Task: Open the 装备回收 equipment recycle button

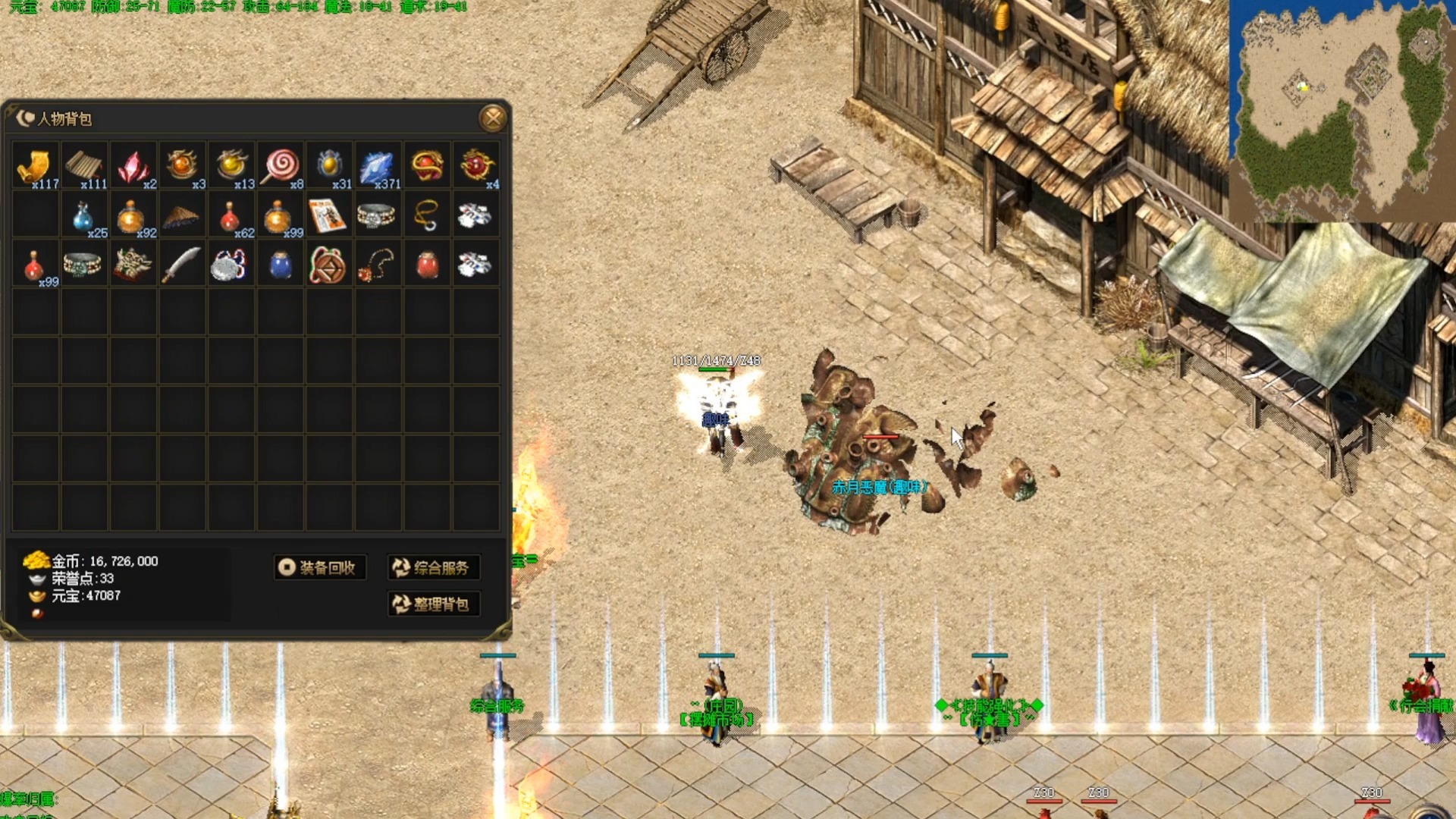Action: click(x=319, y=567)
